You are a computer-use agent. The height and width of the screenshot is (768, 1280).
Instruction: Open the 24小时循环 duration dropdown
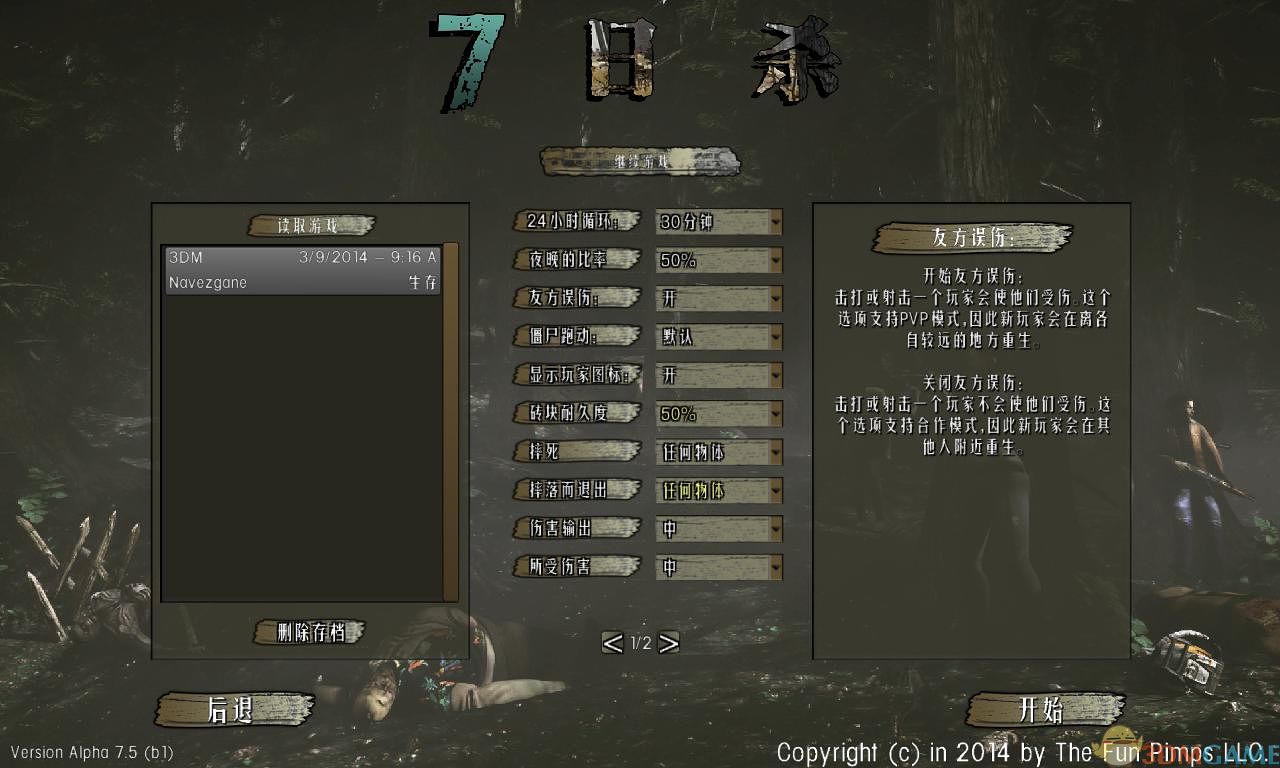718,222
